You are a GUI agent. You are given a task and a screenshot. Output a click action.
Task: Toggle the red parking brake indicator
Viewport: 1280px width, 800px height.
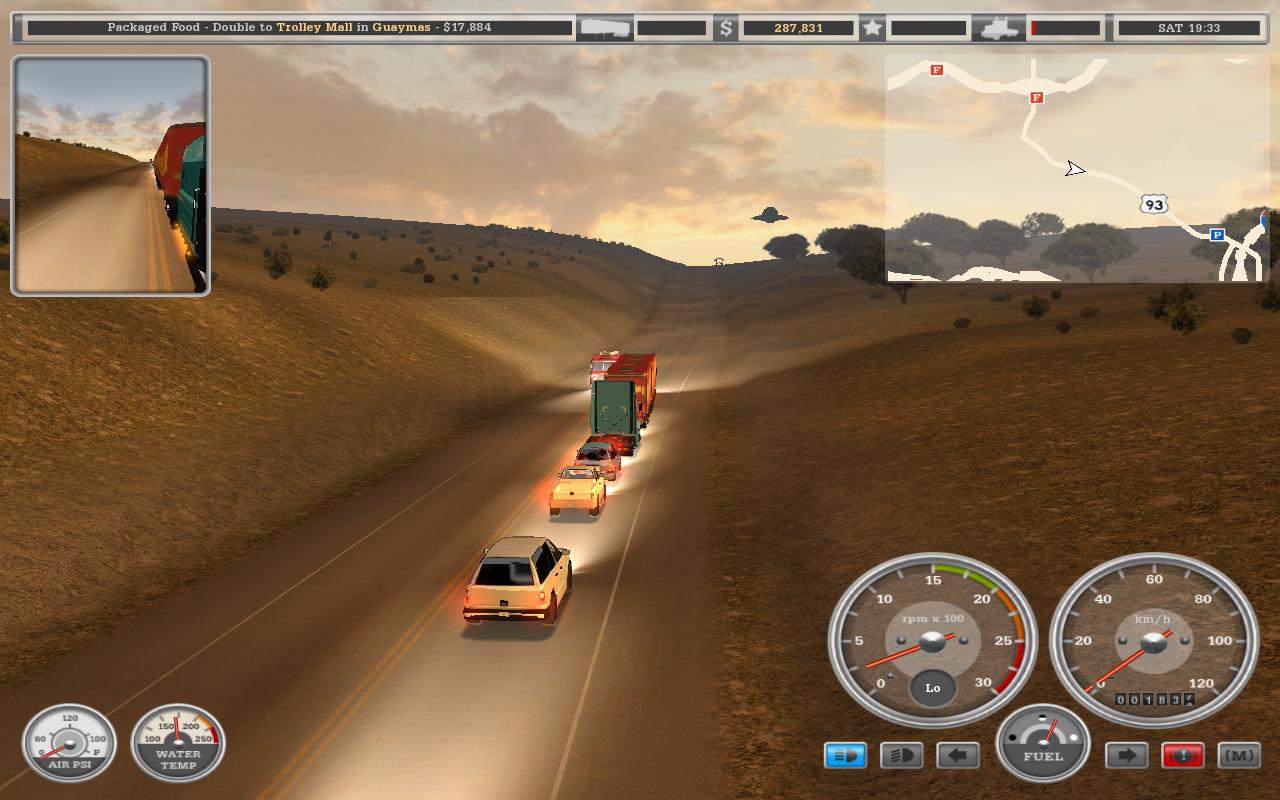1182,755
